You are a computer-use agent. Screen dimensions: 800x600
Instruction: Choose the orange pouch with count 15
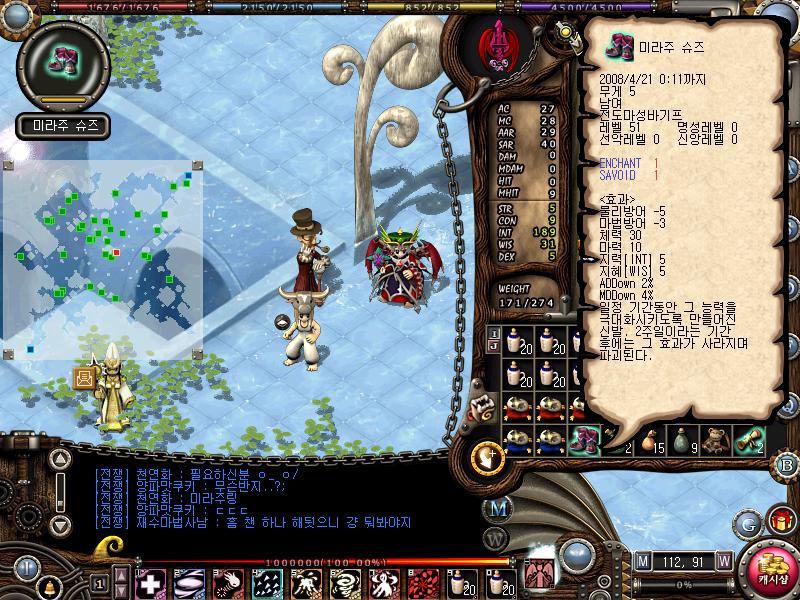pos(651,438)
